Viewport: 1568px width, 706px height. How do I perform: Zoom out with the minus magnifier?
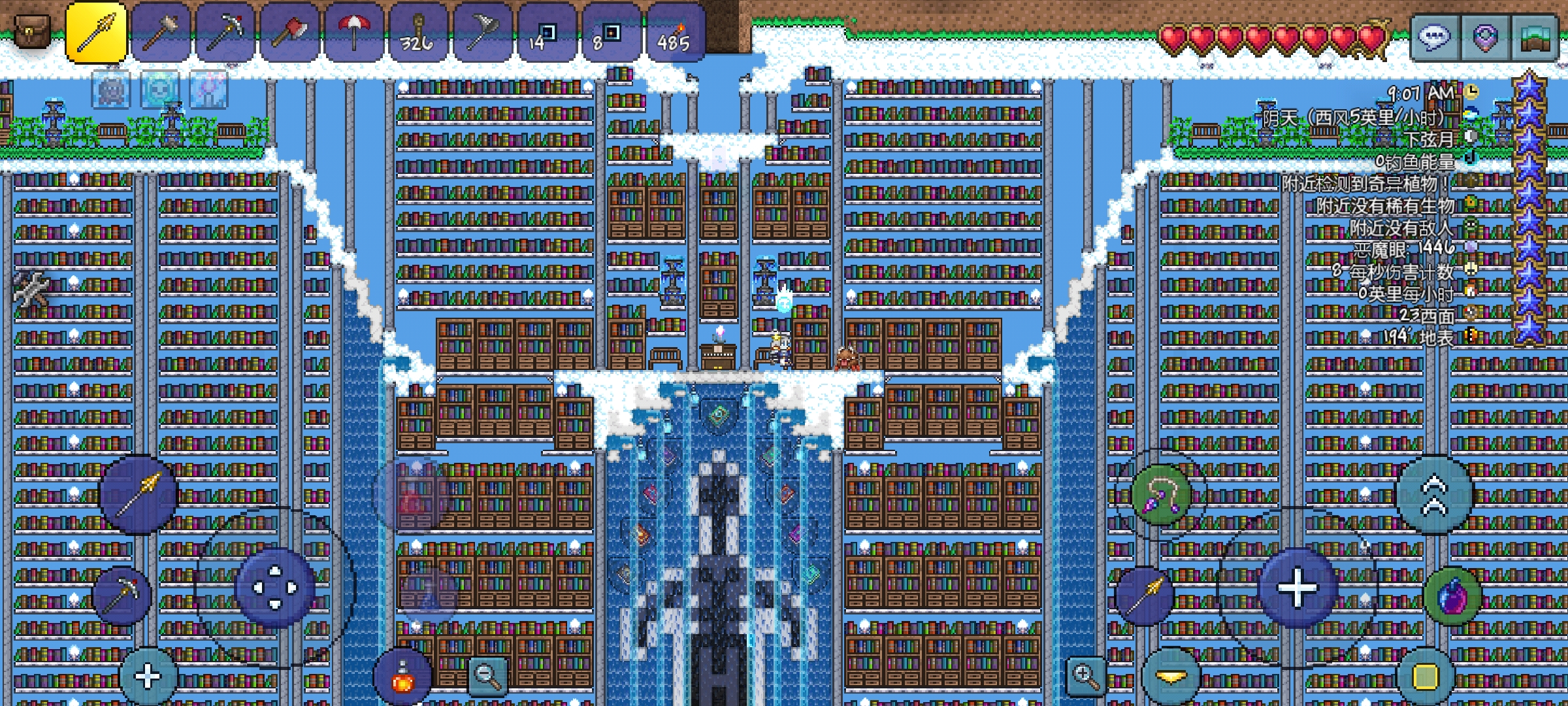[487, 676]
